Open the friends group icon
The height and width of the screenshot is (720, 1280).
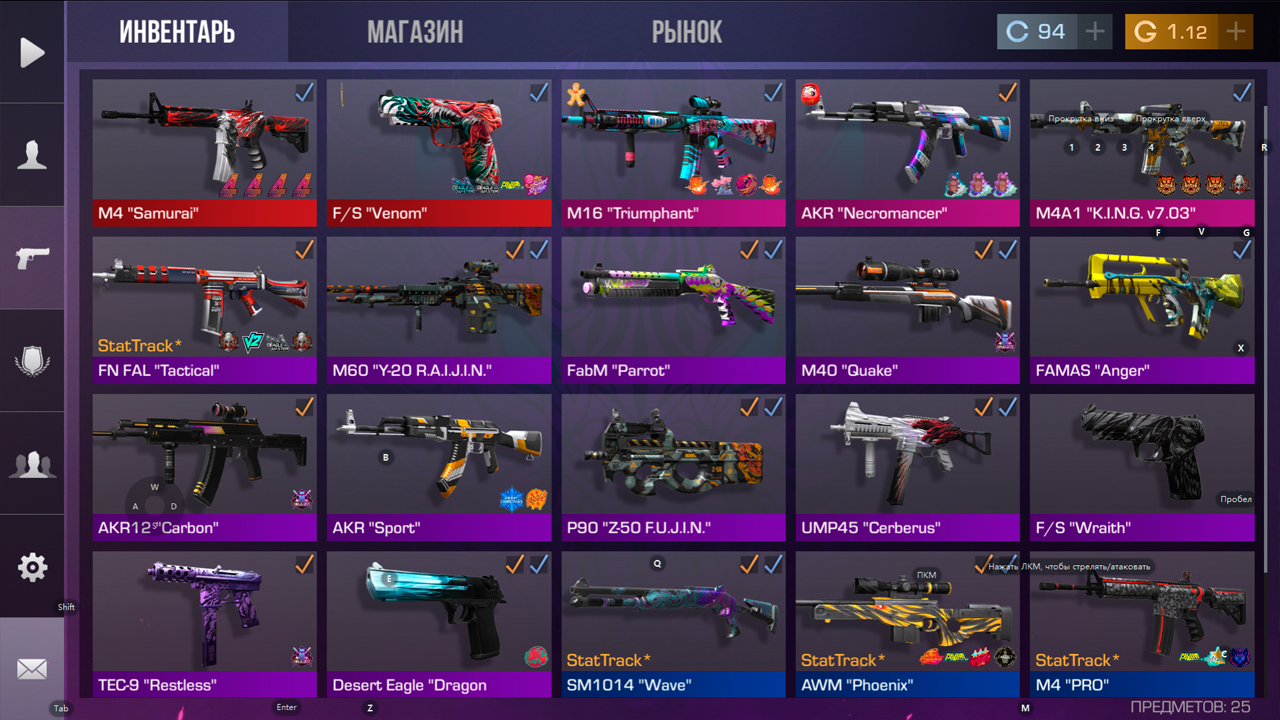click(x=32, y=463)
